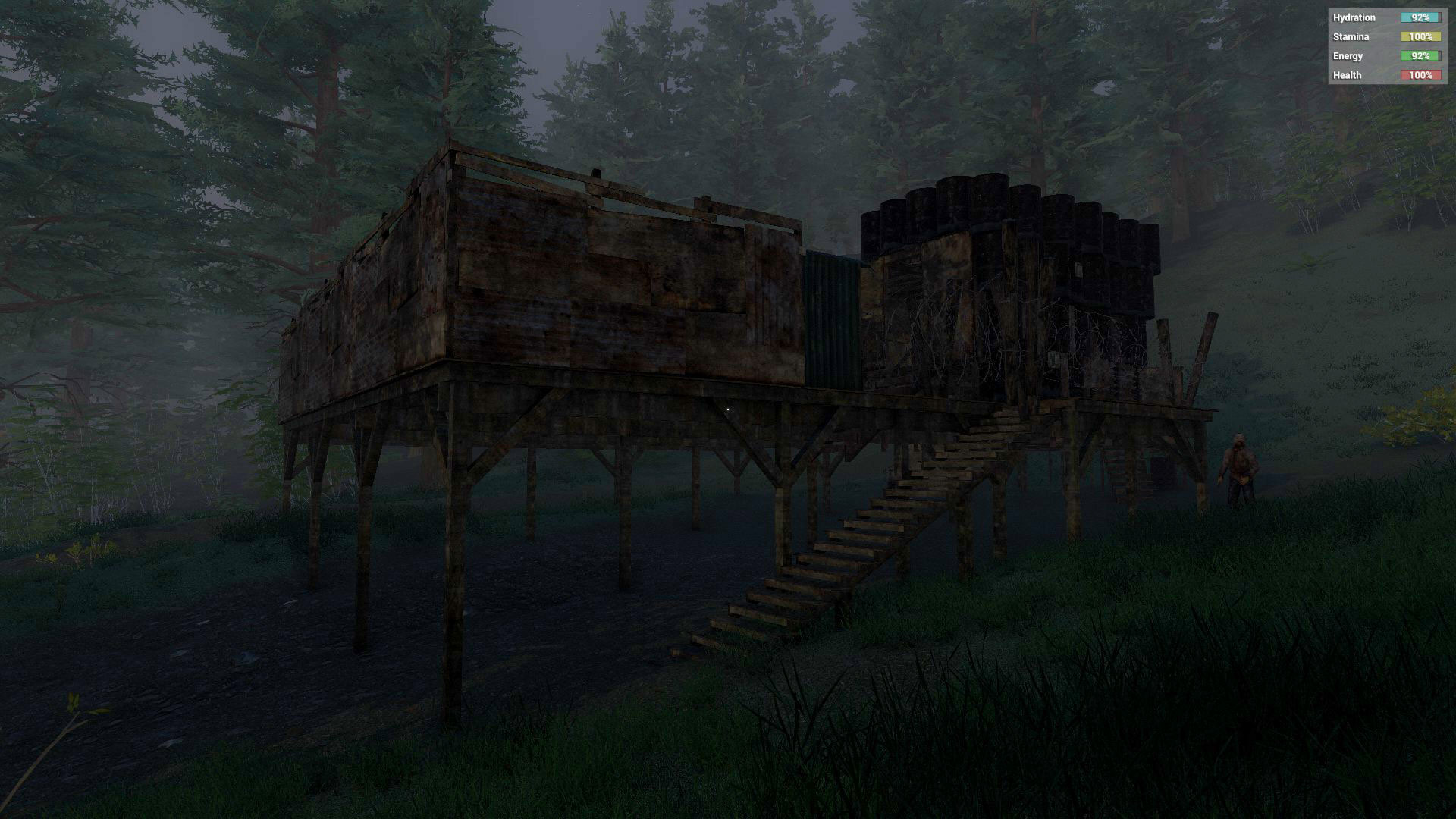Click the white crosshair dot

tap(727, 409)
